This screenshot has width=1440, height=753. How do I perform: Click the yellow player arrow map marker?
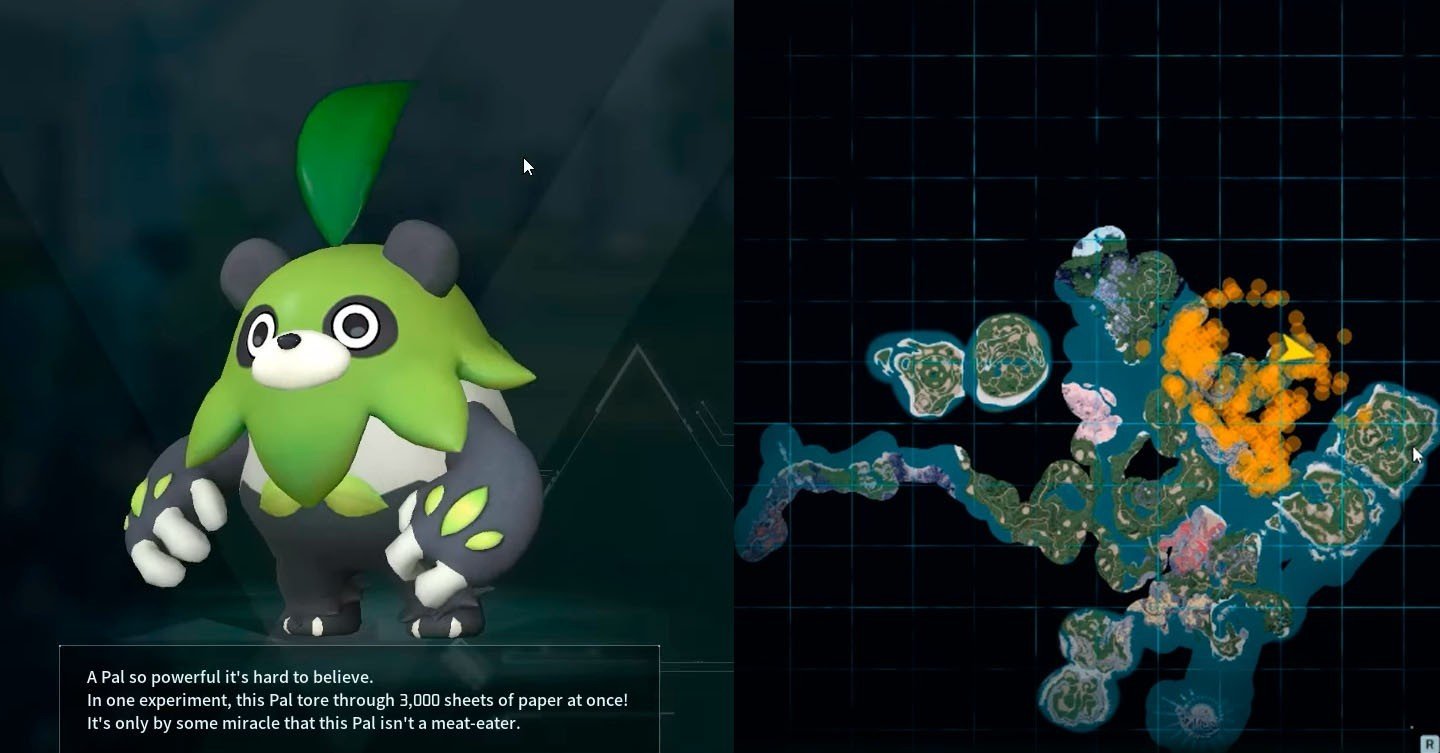(1296, 349)
